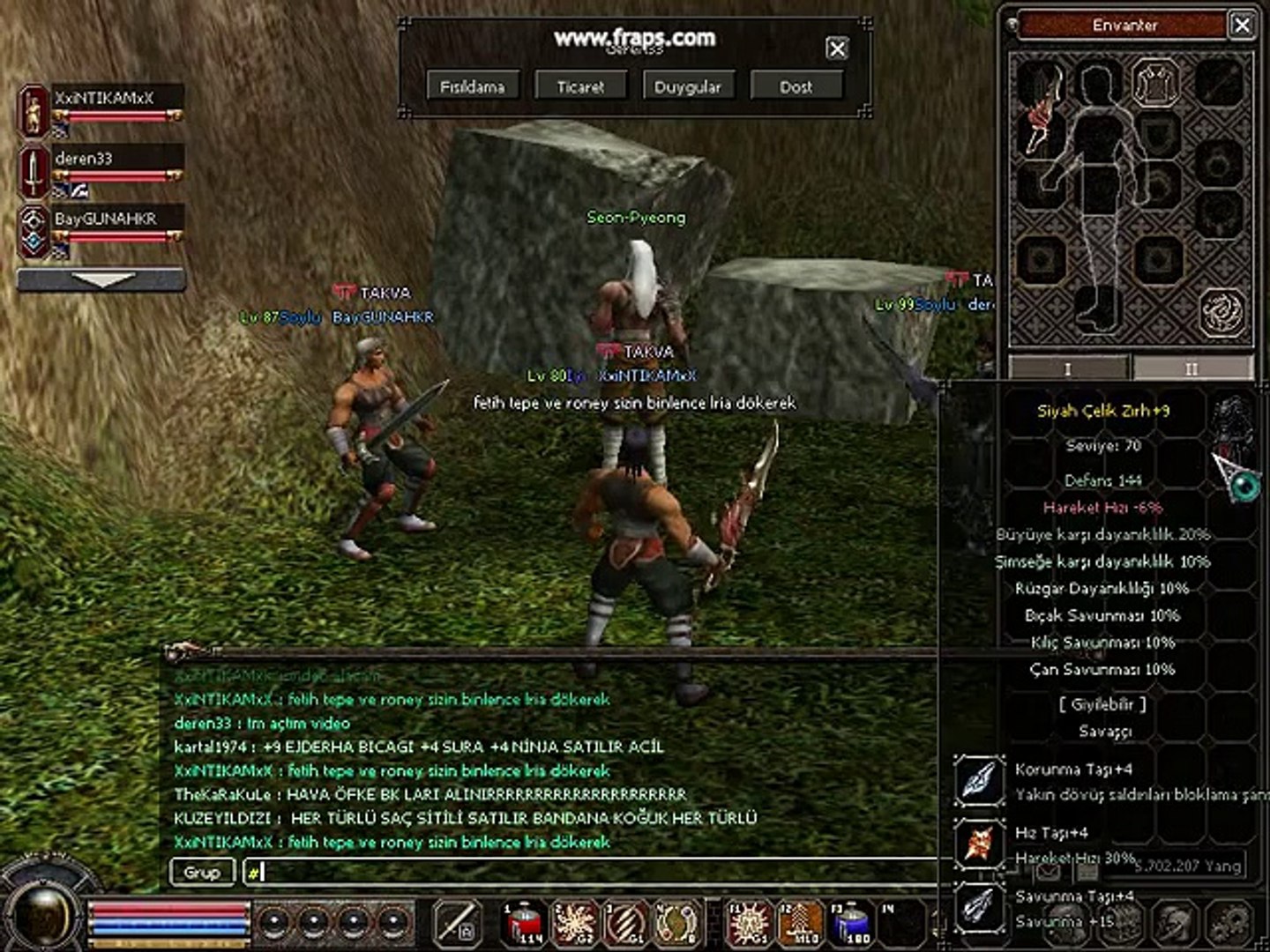The height and width of the screenshot is (952, 1270).
Task: Expand the party list arrow
Action: tap(101, 280)
